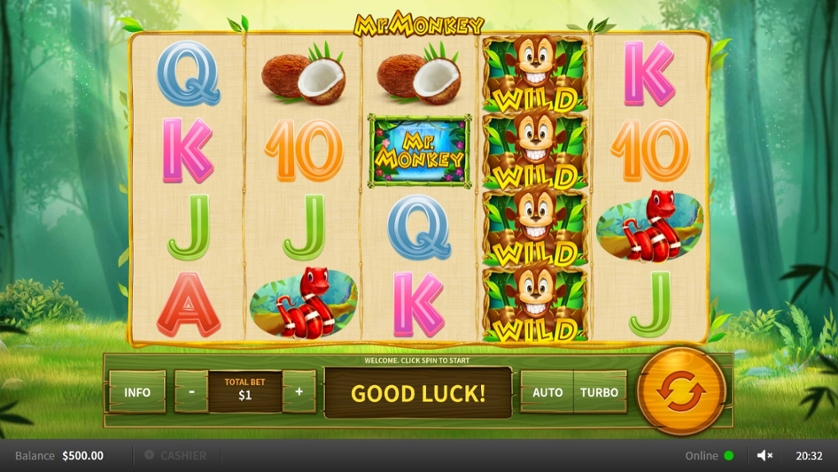Viewport: 838px width, 472px height.
Task: Decrease total bet with minus button
Action: [x=191, y=392]
